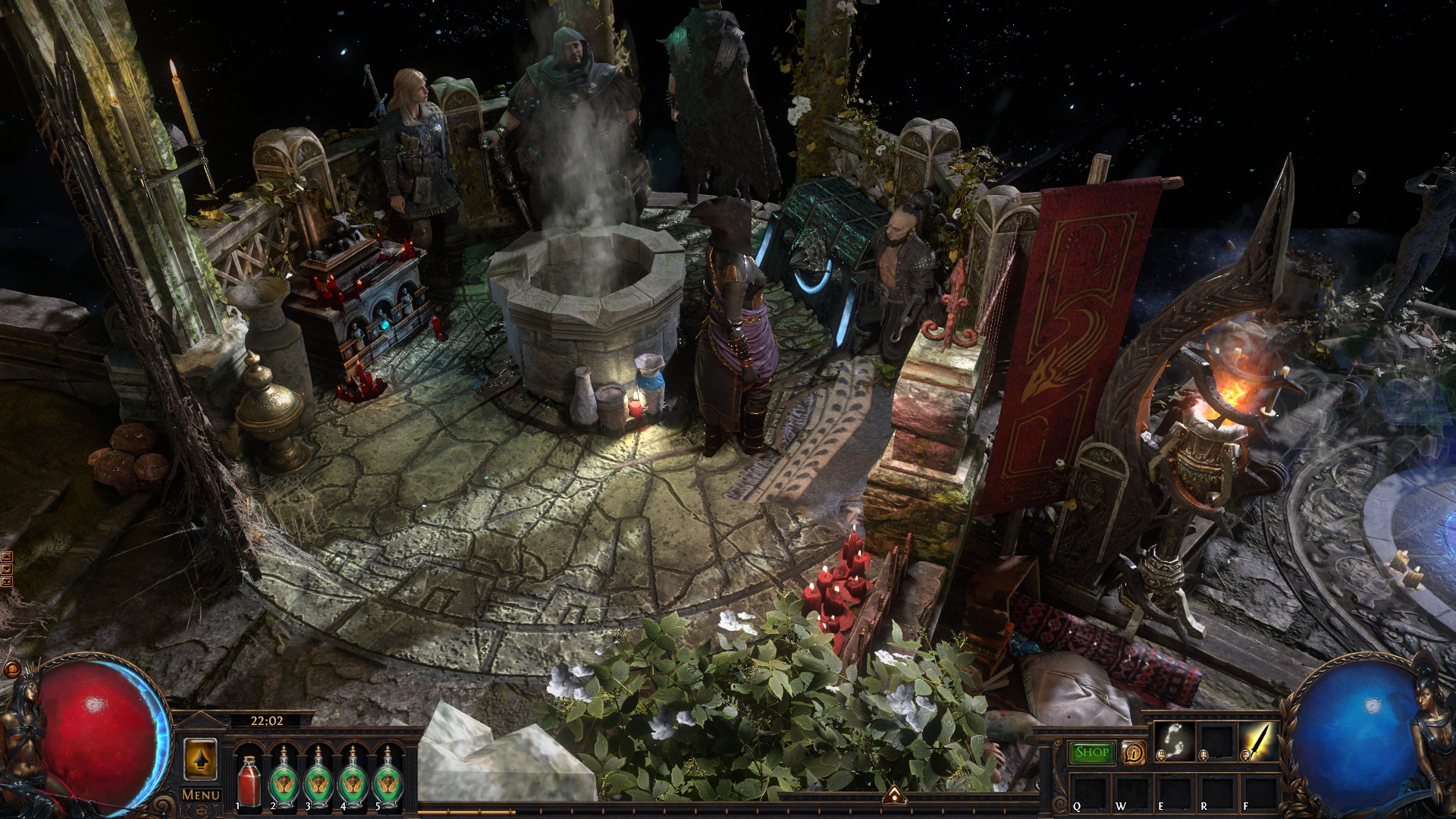This screenshot has height=819, width=1456.
Task: Open the green Shop button
Action: click(1092, 752)
